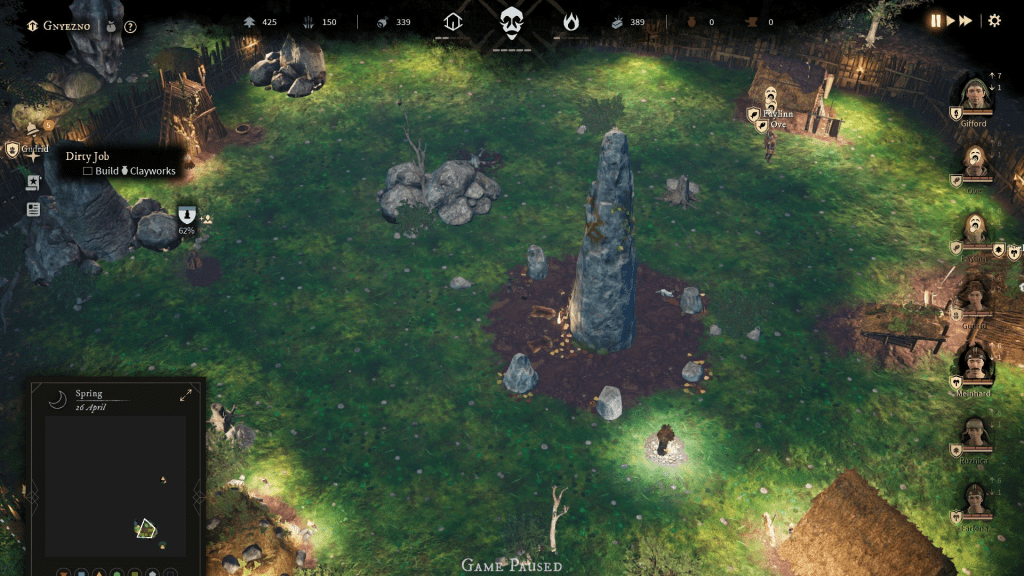
Task: Click the notification bell icon
Action: click(33, 128)
